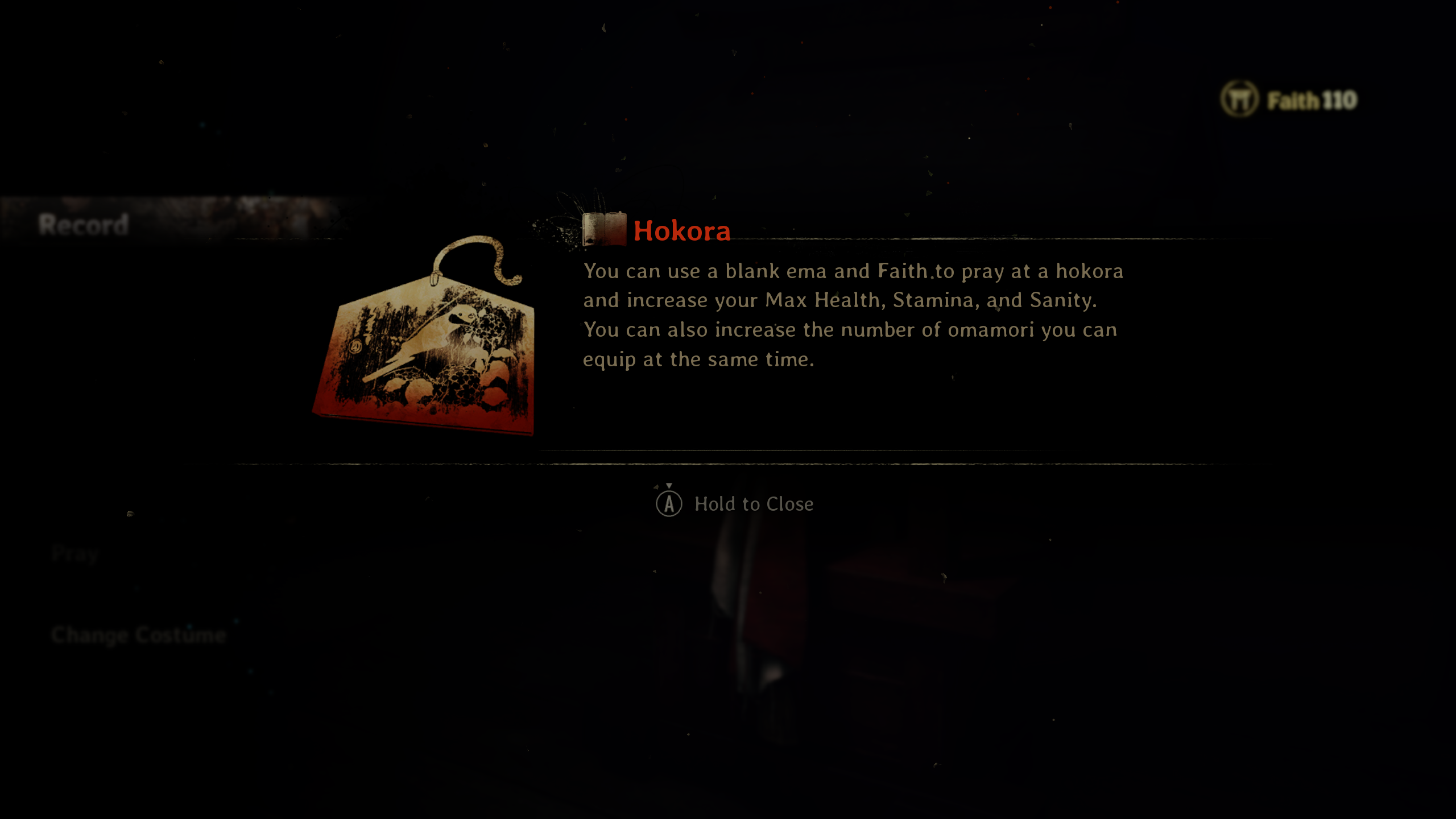Select the Record menu entry
The height and width of the screenshot is (819, 1456).
[84, 224]
